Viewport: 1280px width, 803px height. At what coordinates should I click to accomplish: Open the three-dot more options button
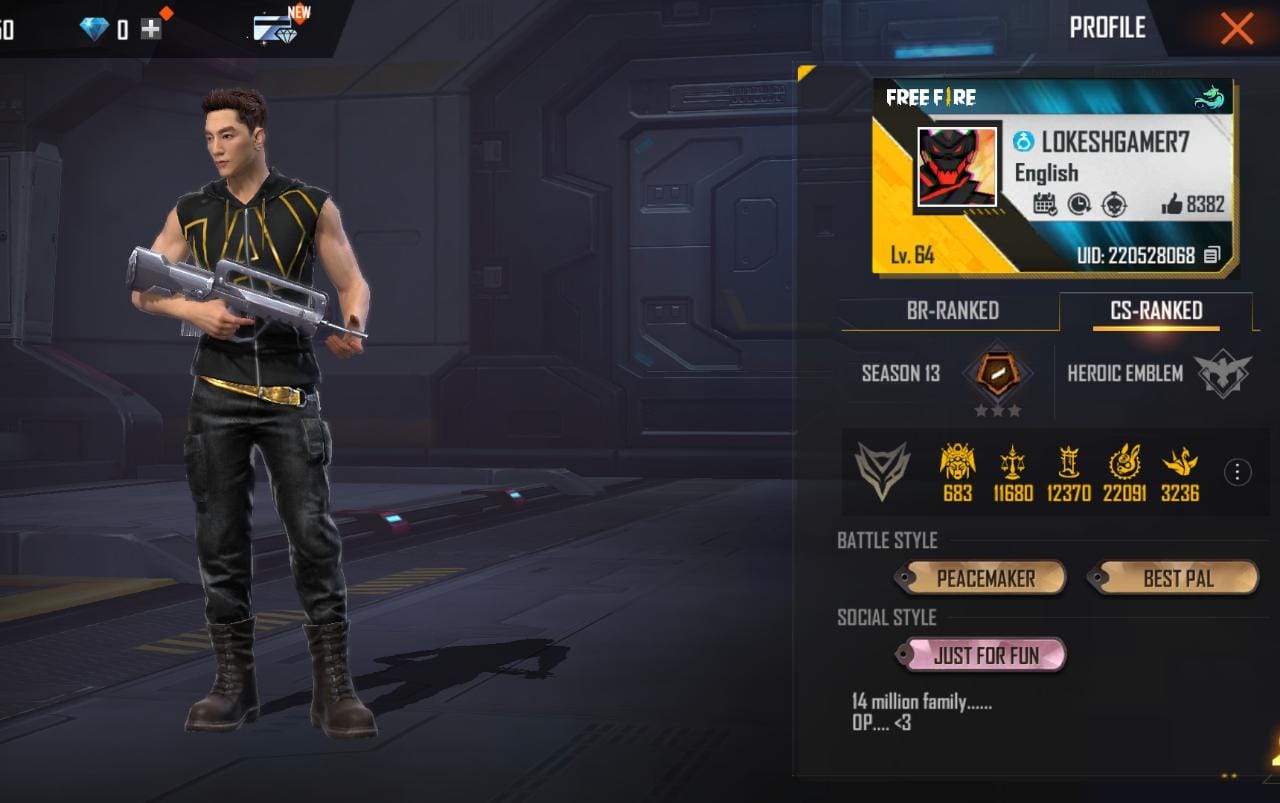(x=1237, y=472)
